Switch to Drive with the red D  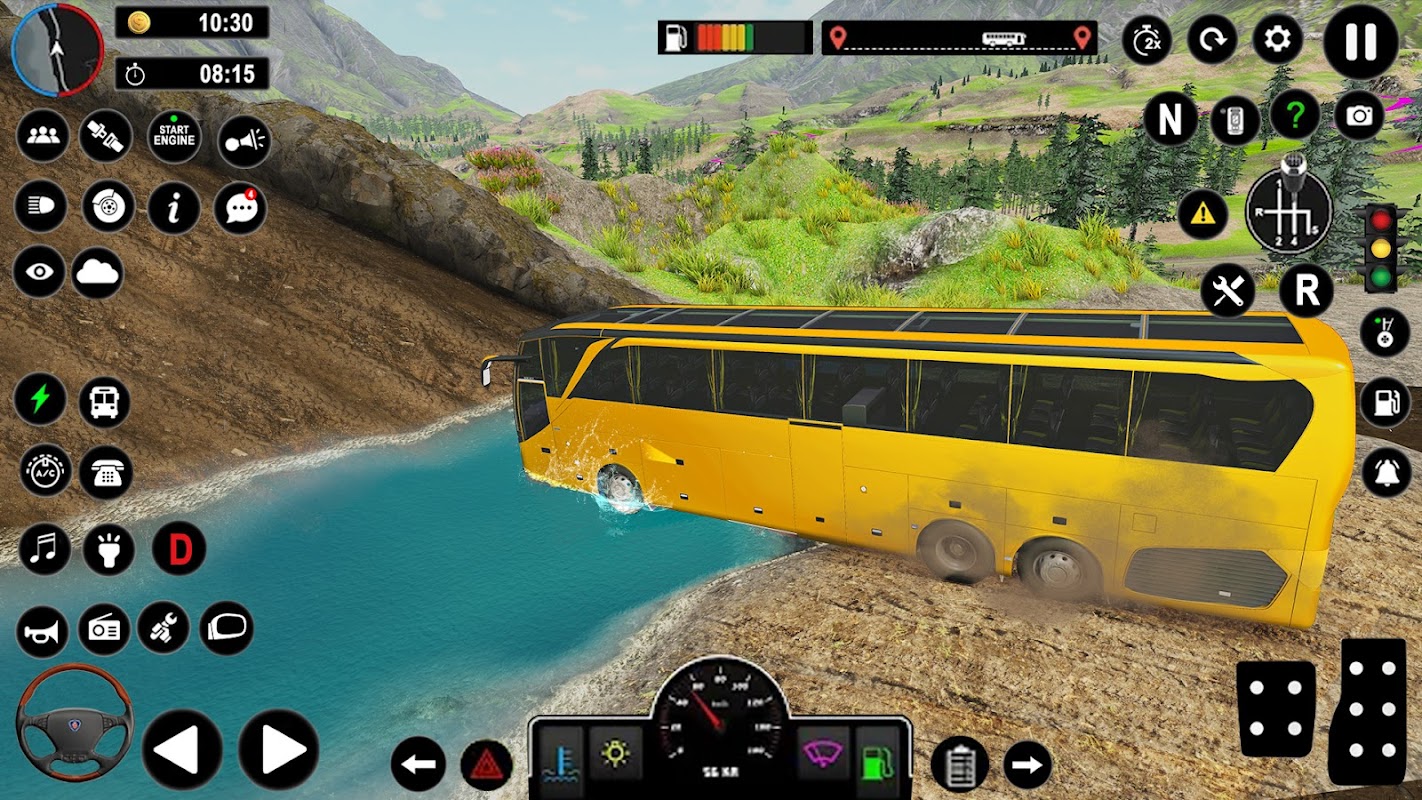pyautogui.click(x=179, y=549)
